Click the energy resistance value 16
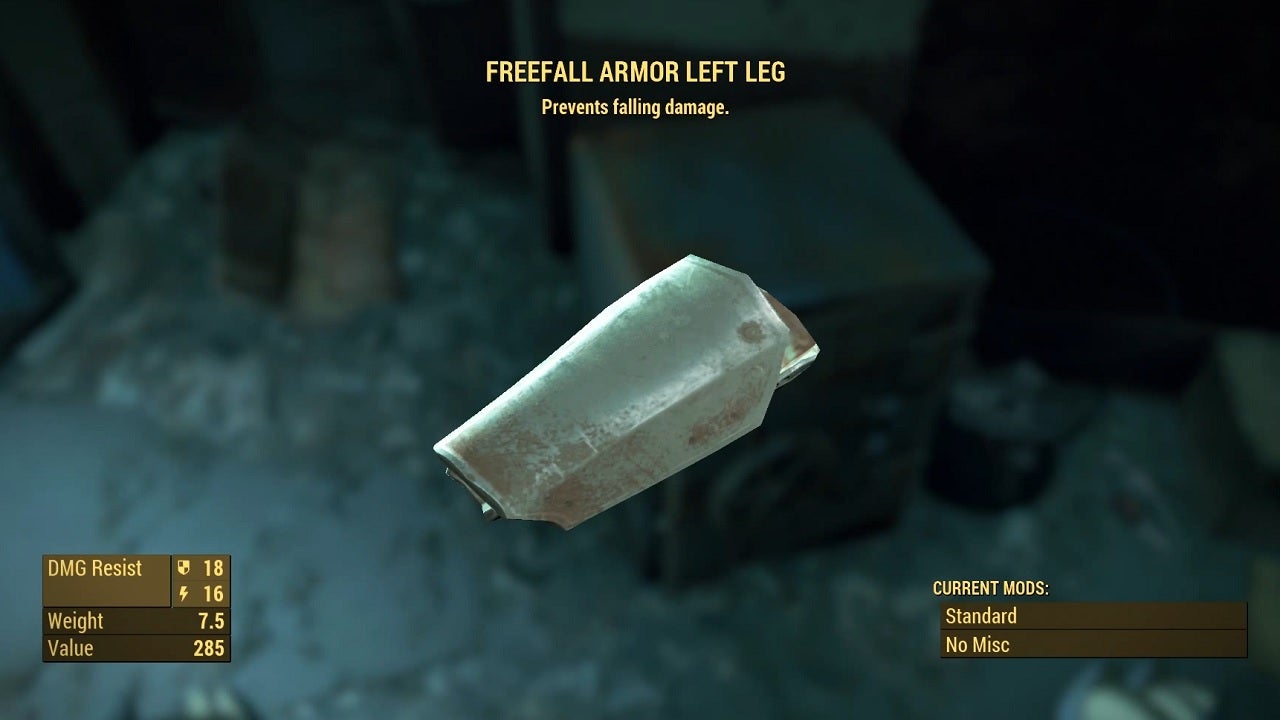The width and height of the screenshot is (1280, 720). pyautogui.click(x=215, y=594)
